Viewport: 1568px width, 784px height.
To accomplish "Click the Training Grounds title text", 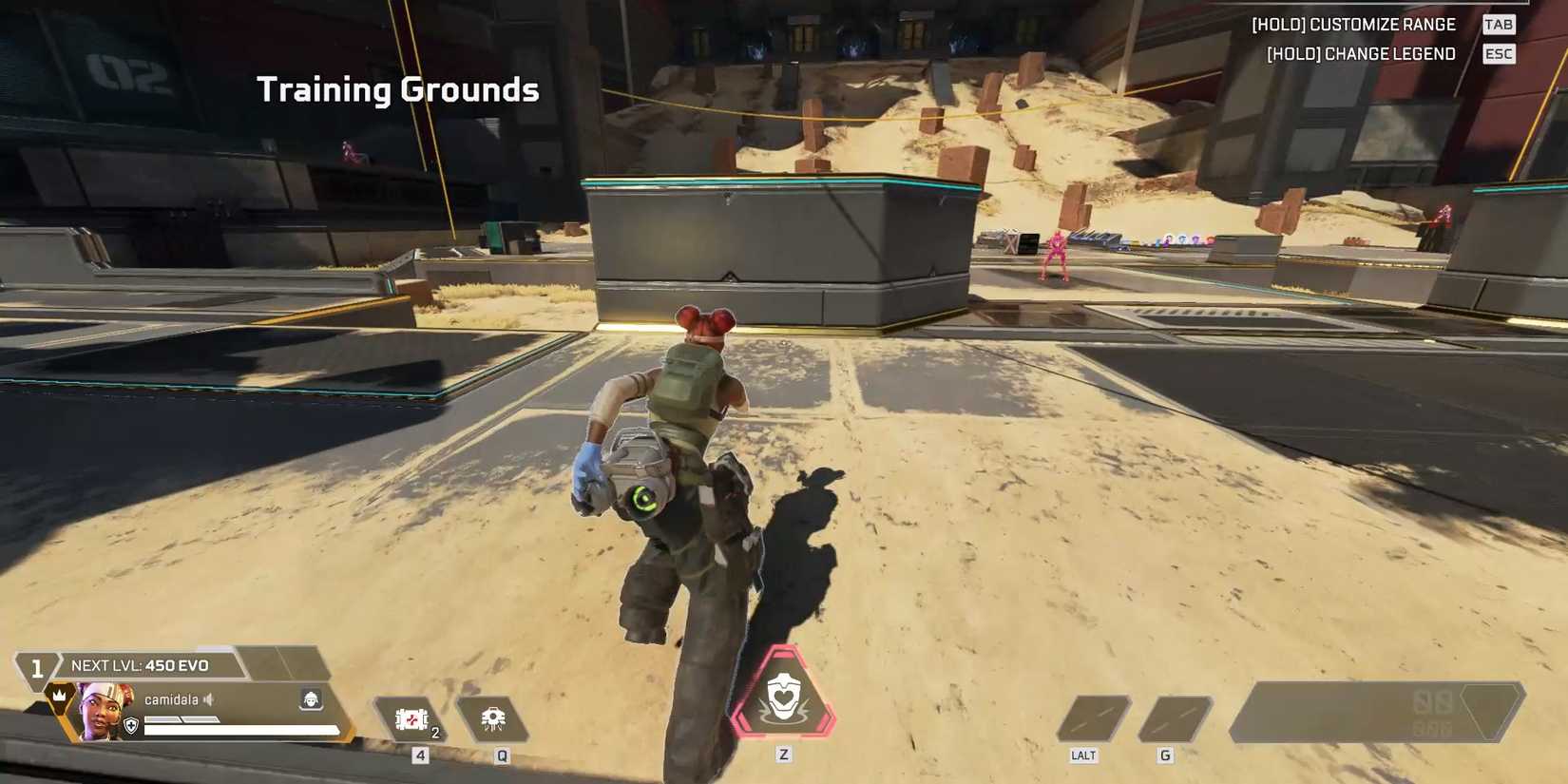I will [x=399, y=89].
